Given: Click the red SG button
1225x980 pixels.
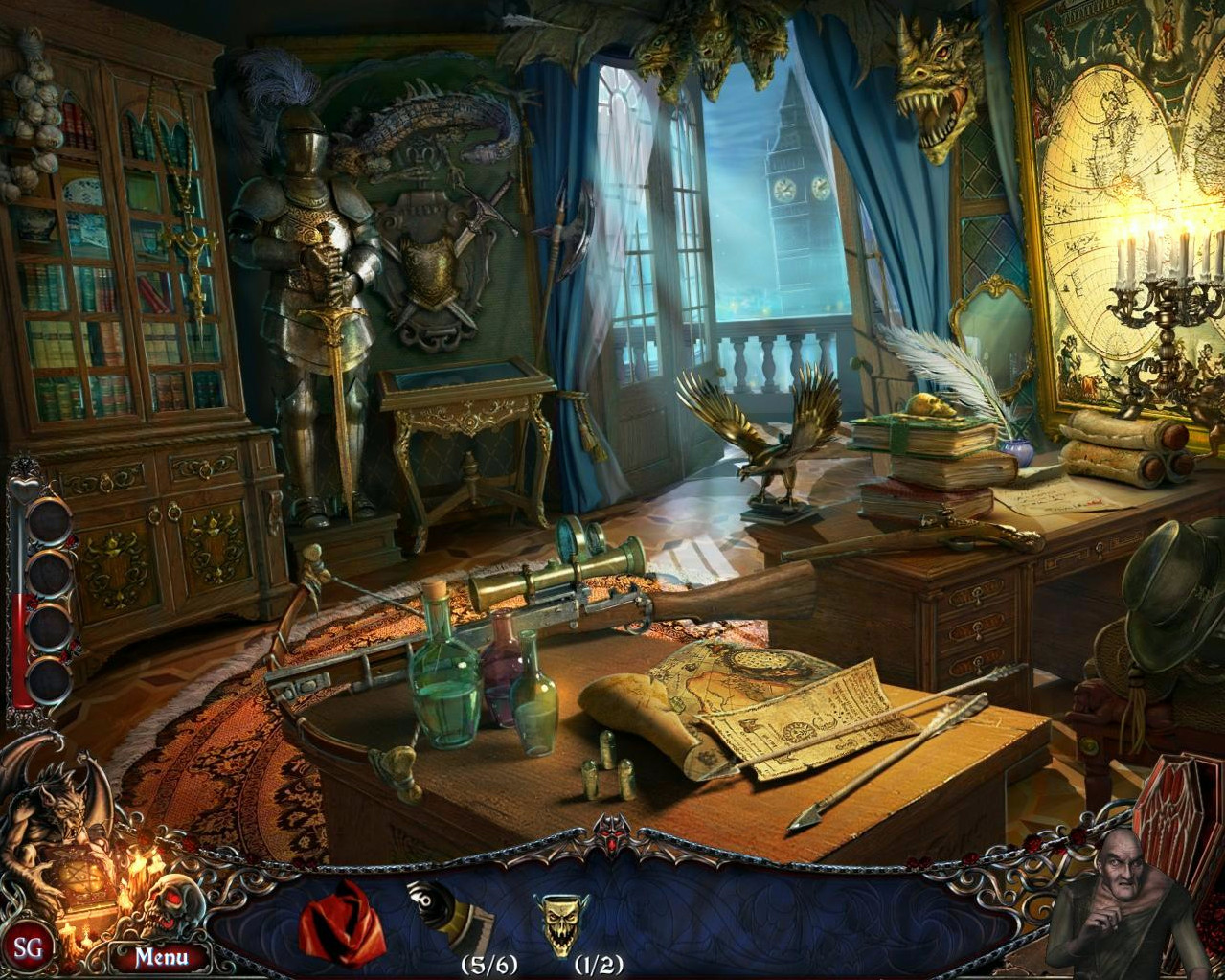Looking at the screenshot, I should (28, 948).
